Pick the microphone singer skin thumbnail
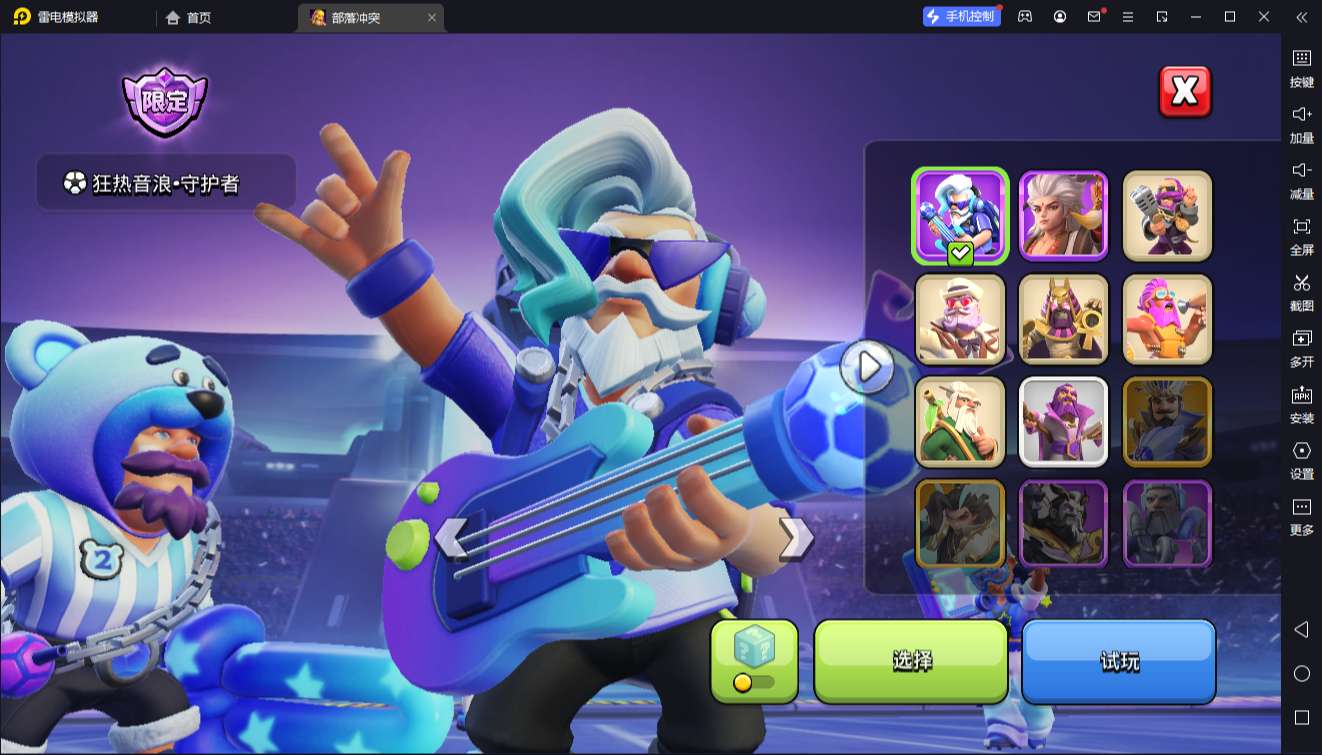The width and height of the screenshot is (1322, 755). tap(1167, 215)
